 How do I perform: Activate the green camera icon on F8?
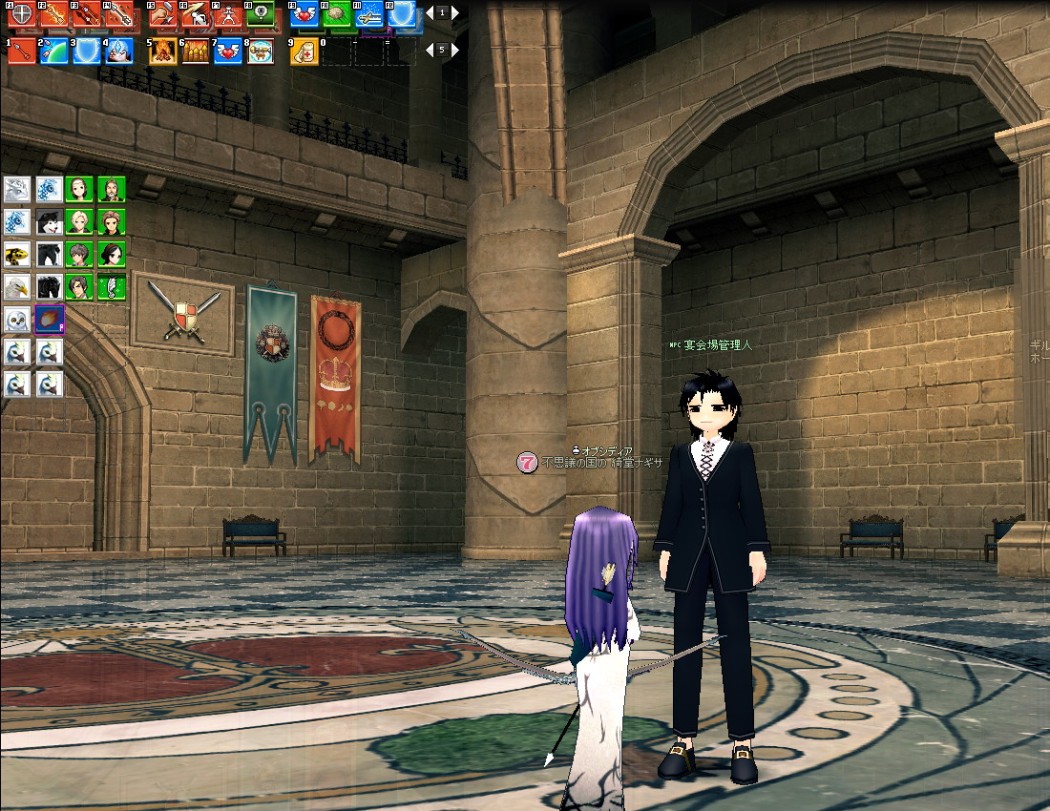tap(260, 14)
